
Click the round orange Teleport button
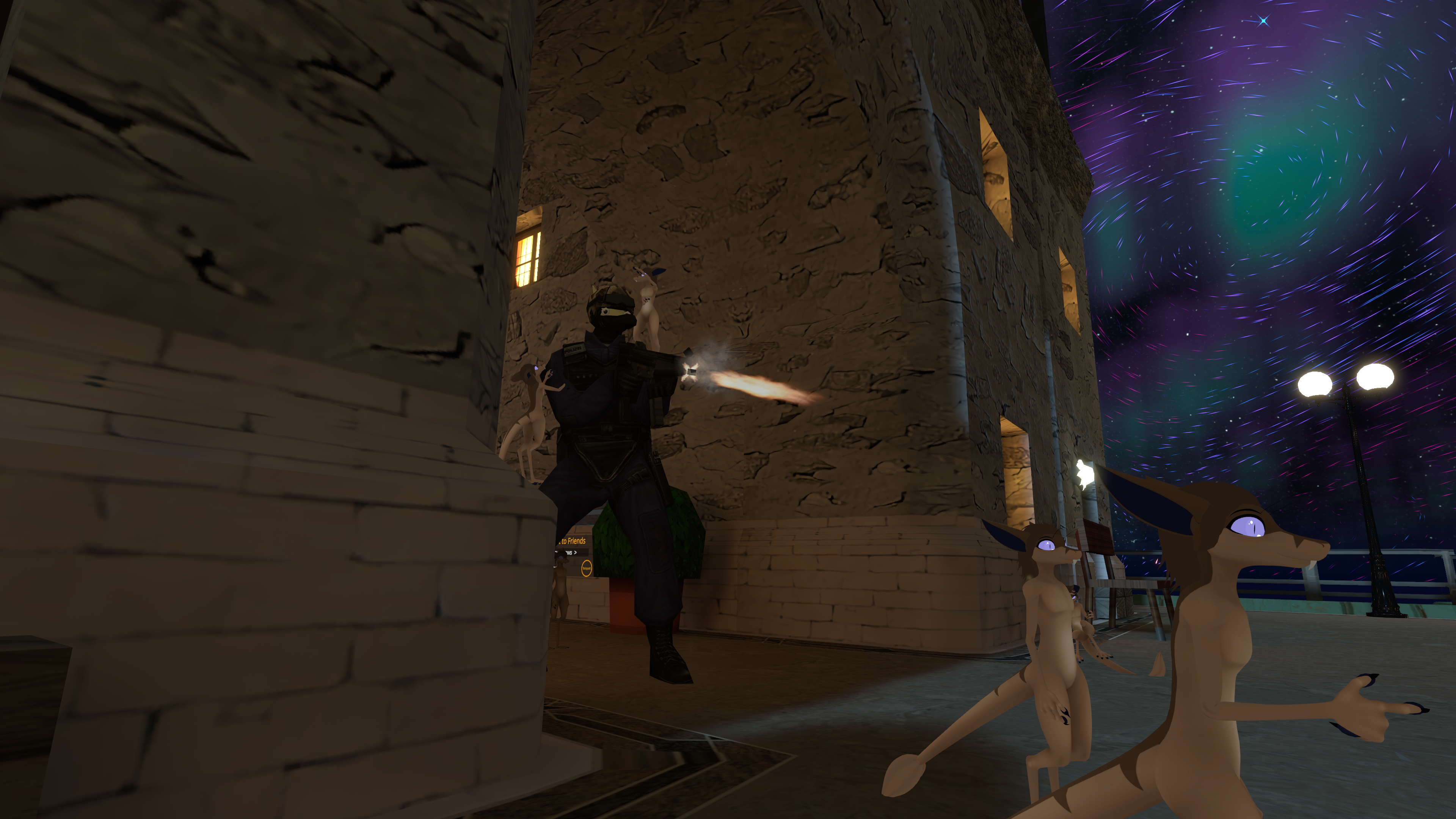pyautogui.click(x=586, y=568)
